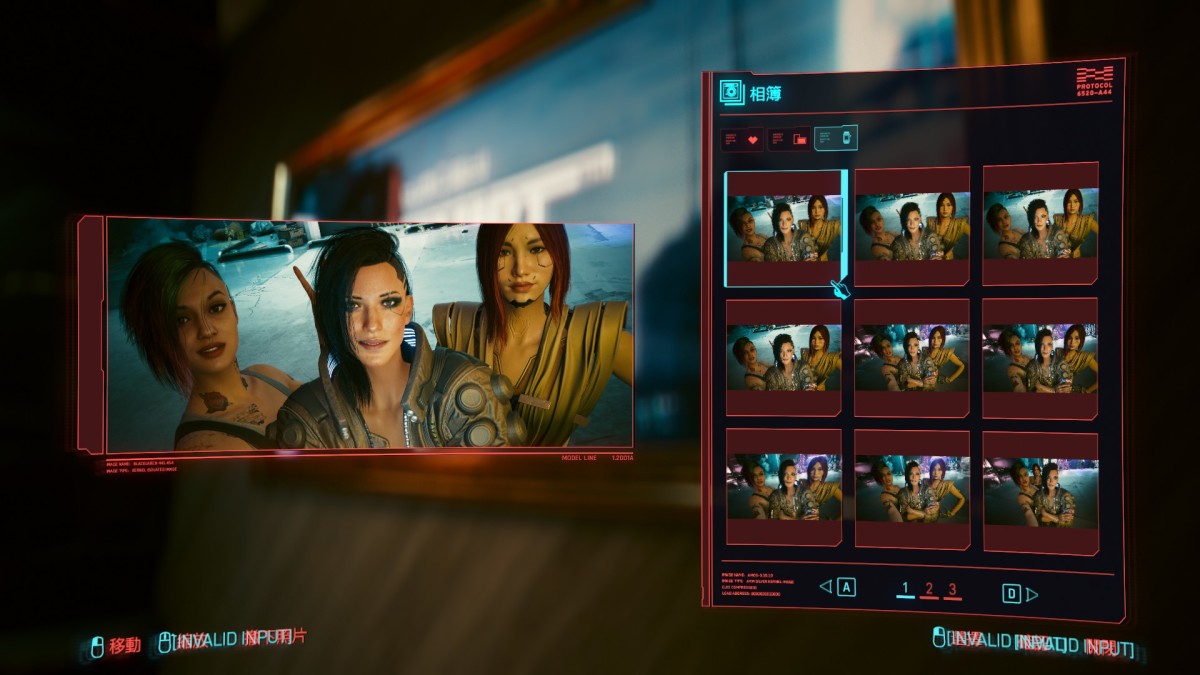Image resolution: width=1200 pixels, height=675 pixels.
Task: Choose the cyan-highlighted photo thumbnail
Action: tap(784, 229)
